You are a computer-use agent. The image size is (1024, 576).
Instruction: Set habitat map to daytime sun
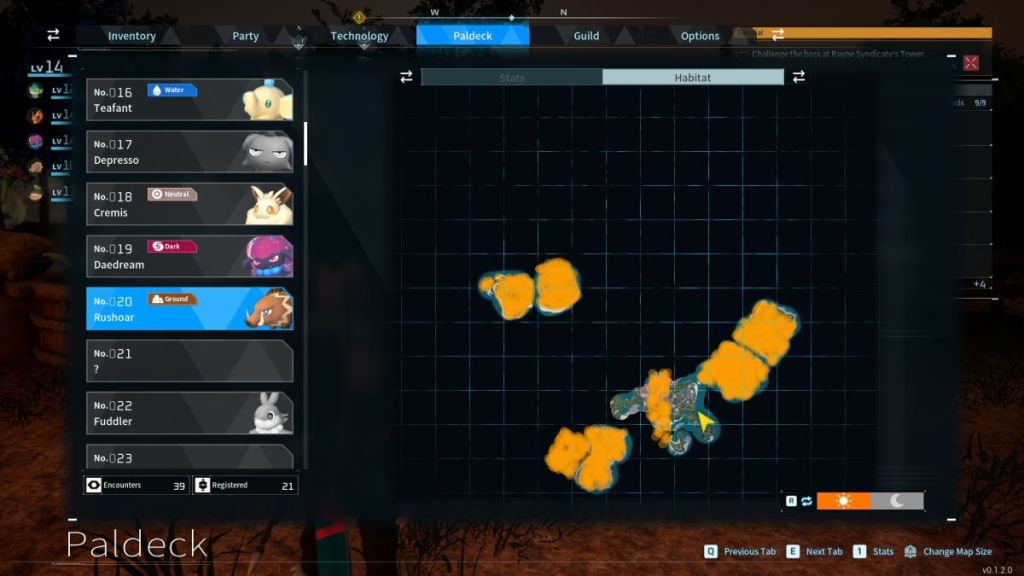pos(843,501)
